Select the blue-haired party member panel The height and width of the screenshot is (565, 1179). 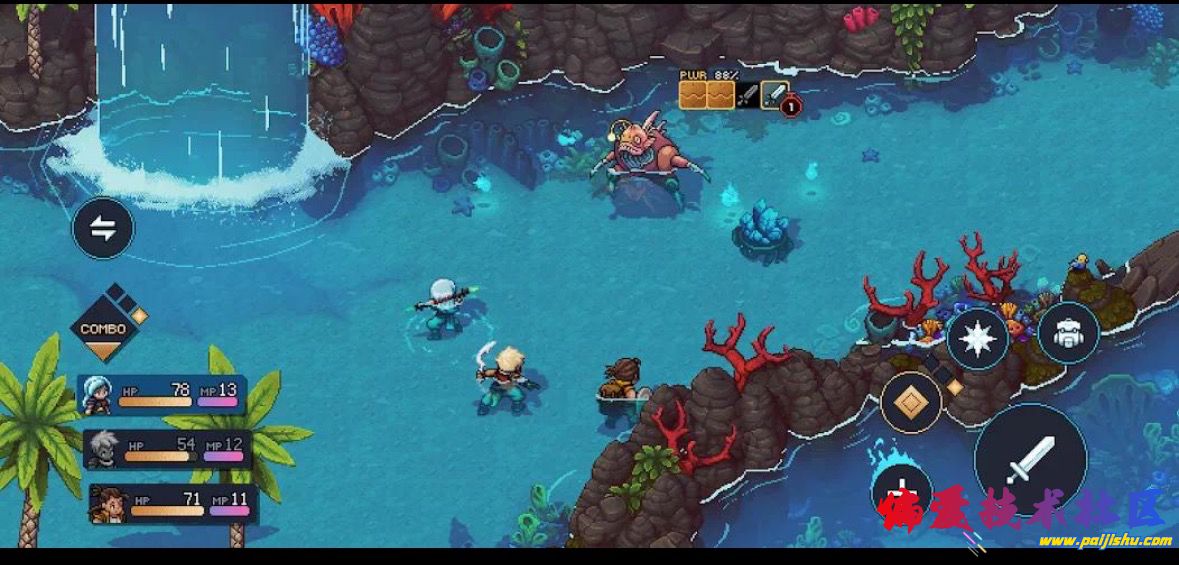pos(161,394)
